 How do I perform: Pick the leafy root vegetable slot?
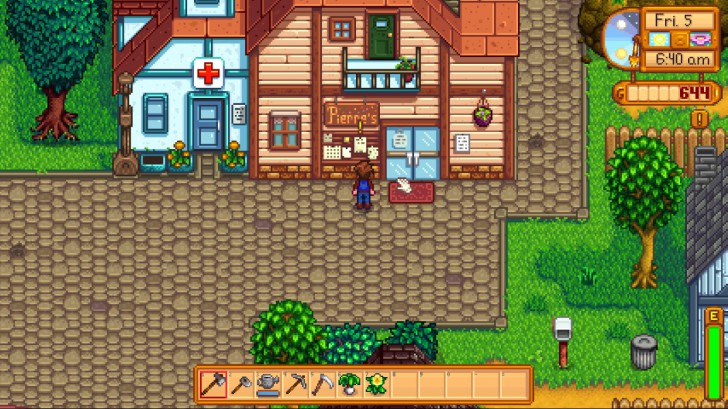click(x=350, y=384)
